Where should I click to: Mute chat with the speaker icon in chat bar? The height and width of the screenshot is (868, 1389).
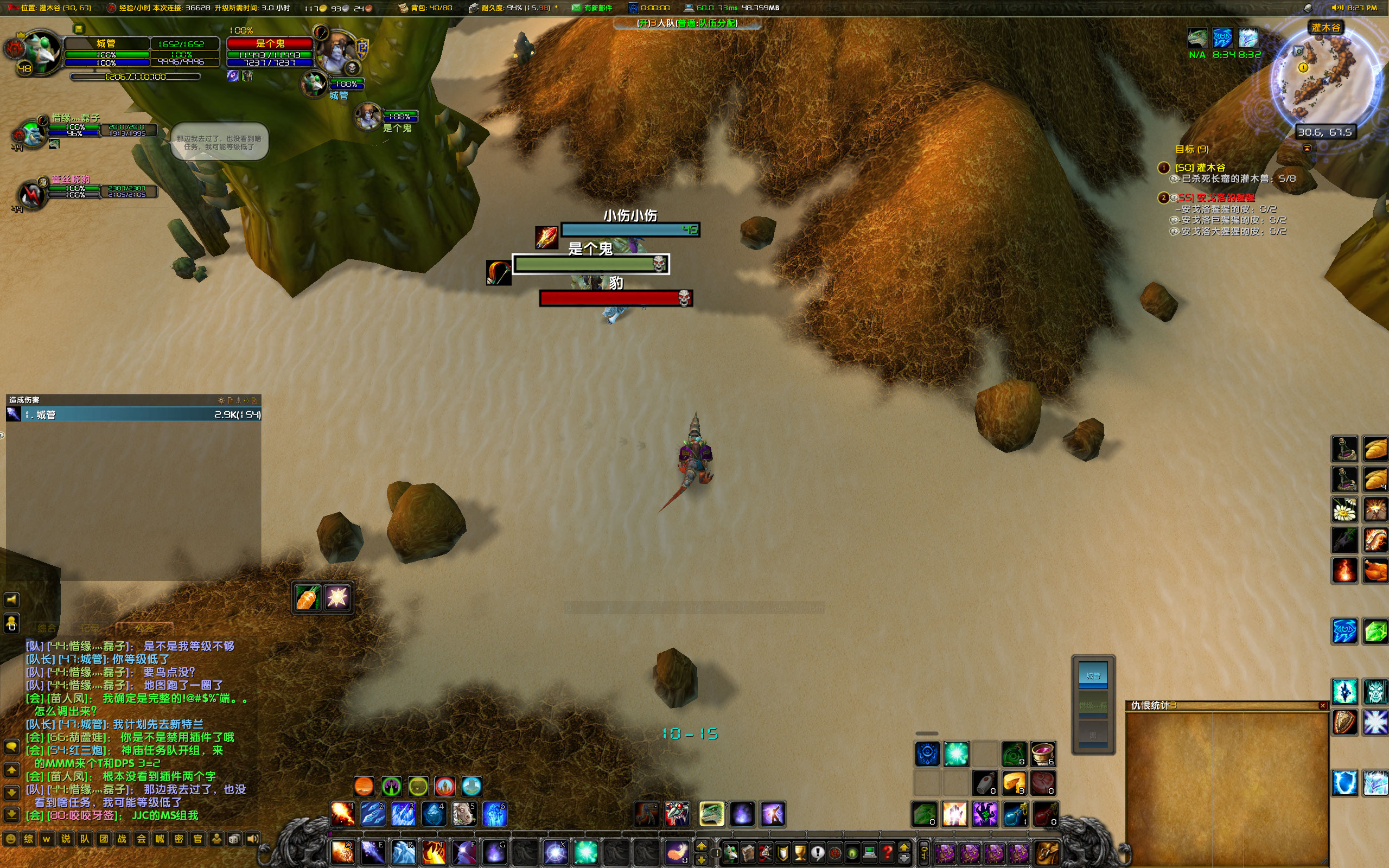point(254,839)
